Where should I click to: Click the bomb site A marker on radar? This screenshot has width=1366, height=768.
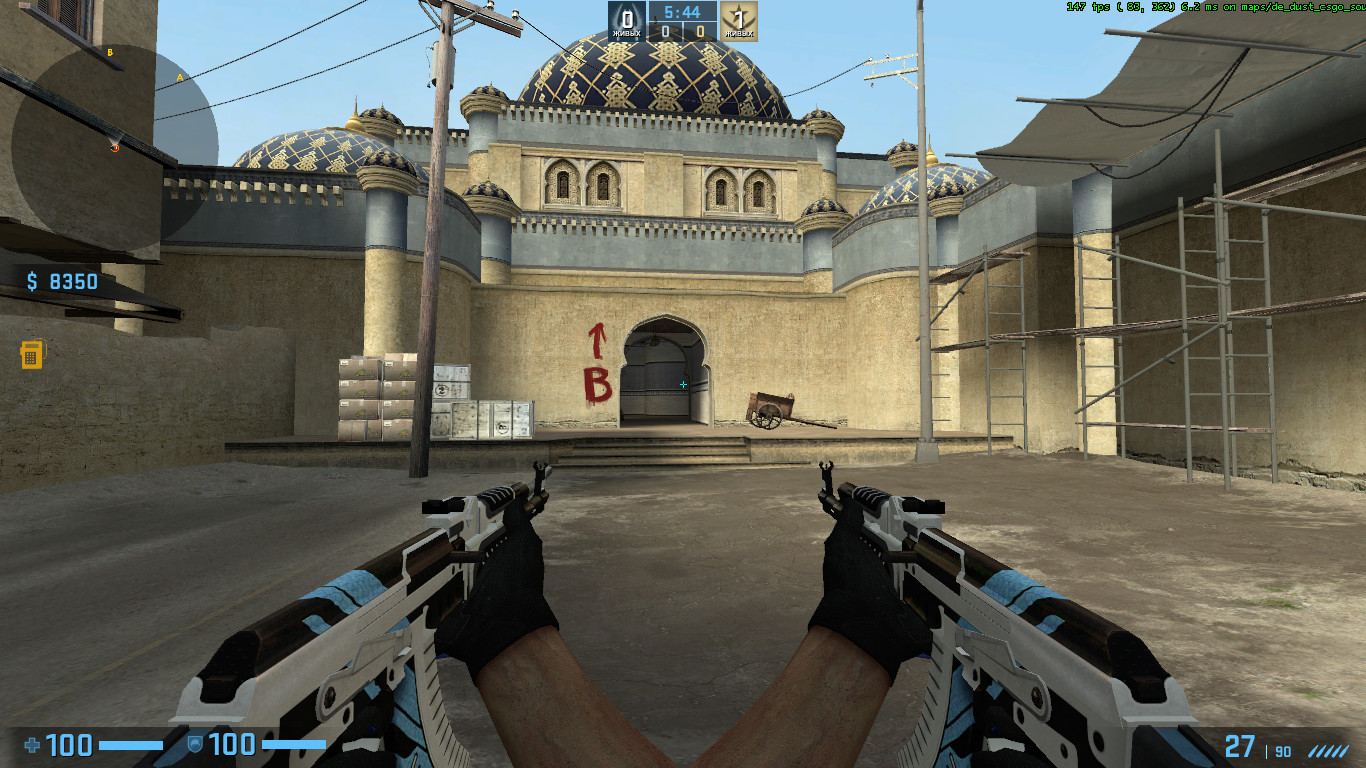pos(181,78)
